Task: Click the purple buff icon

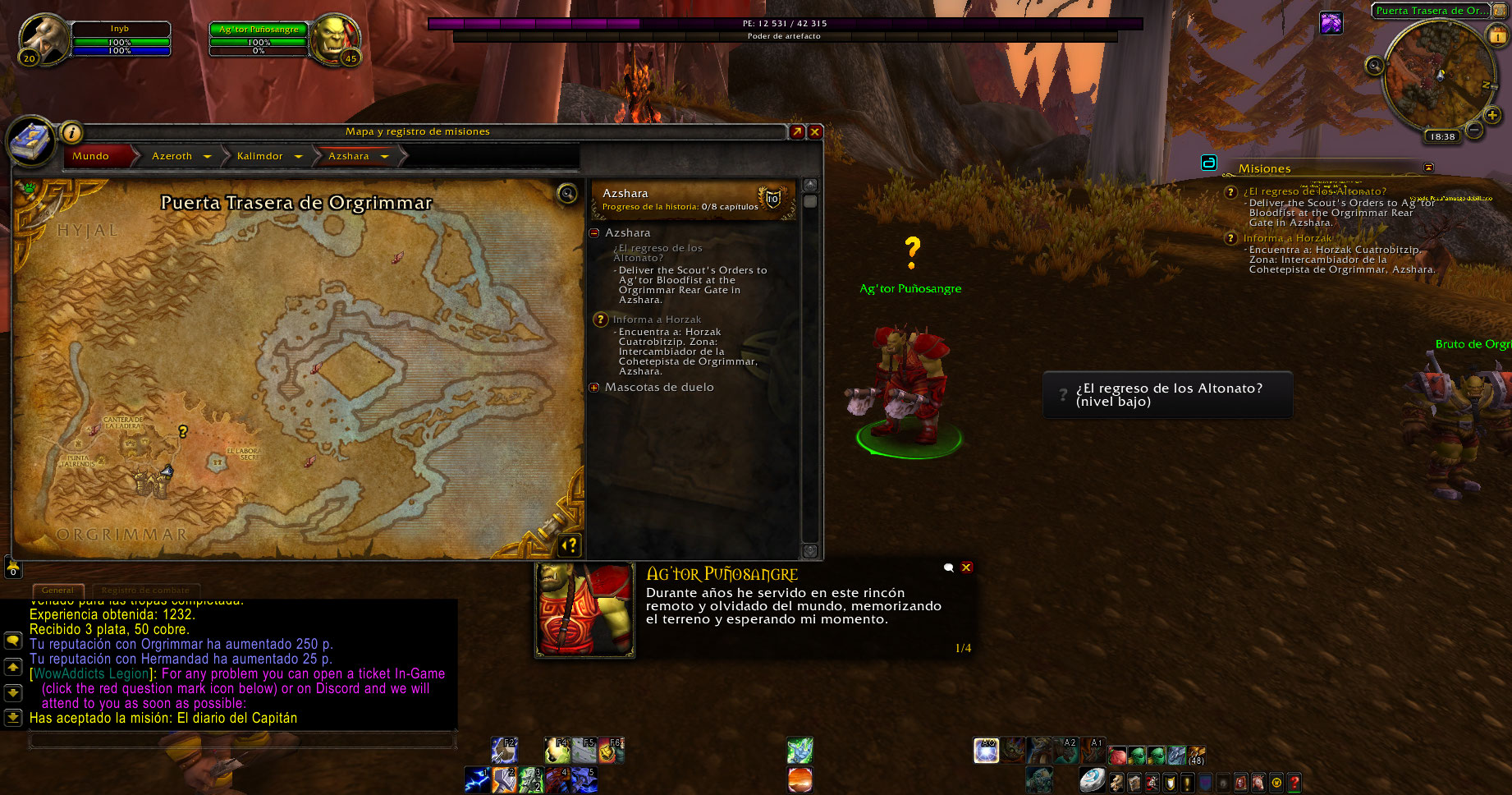Action: pos(1331,23)
